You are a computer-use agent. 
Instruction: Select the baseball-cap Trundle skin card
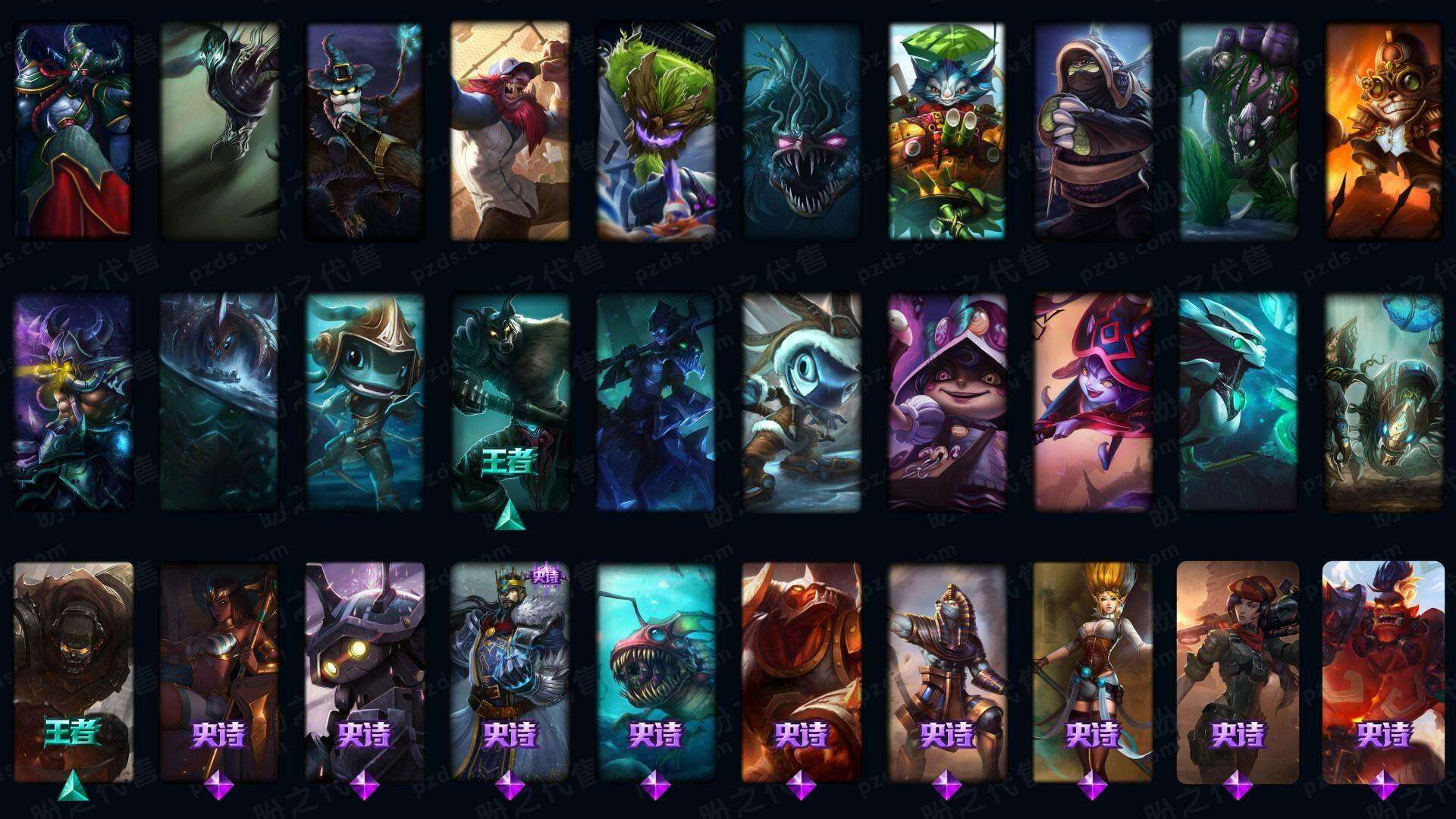tap(510, 130)
